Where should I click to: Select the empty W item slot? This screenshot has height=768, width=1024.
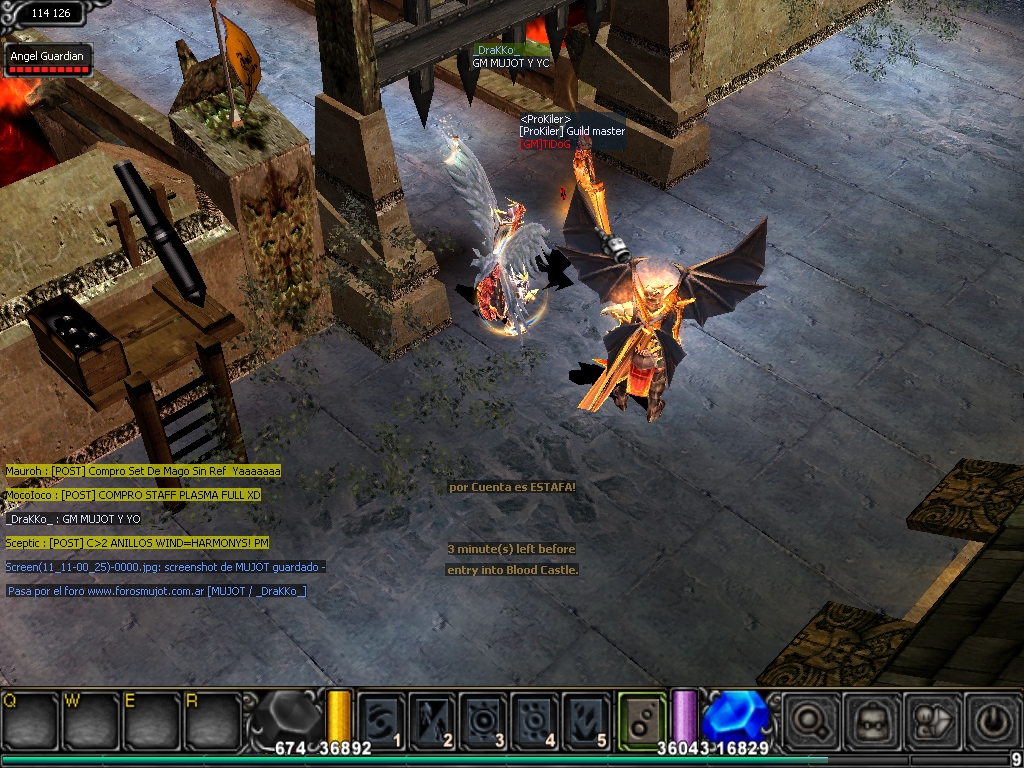click(90, 717)
